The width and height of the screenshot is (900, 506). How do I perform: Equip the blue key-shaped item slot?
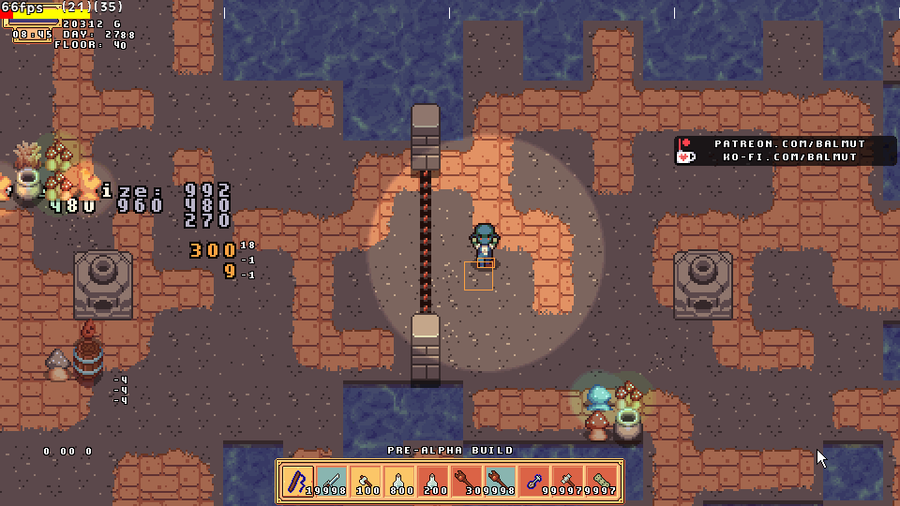click(x=536, y=481)
